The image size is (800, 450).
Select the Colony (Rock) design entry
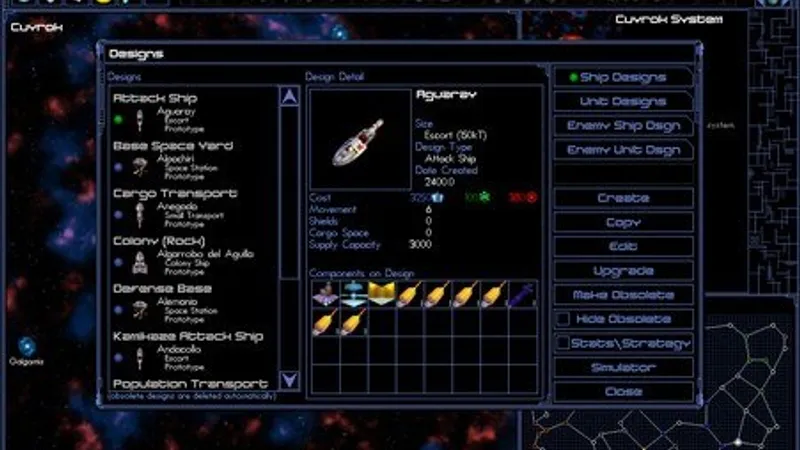pyautogui.click(x=175, y=256)
